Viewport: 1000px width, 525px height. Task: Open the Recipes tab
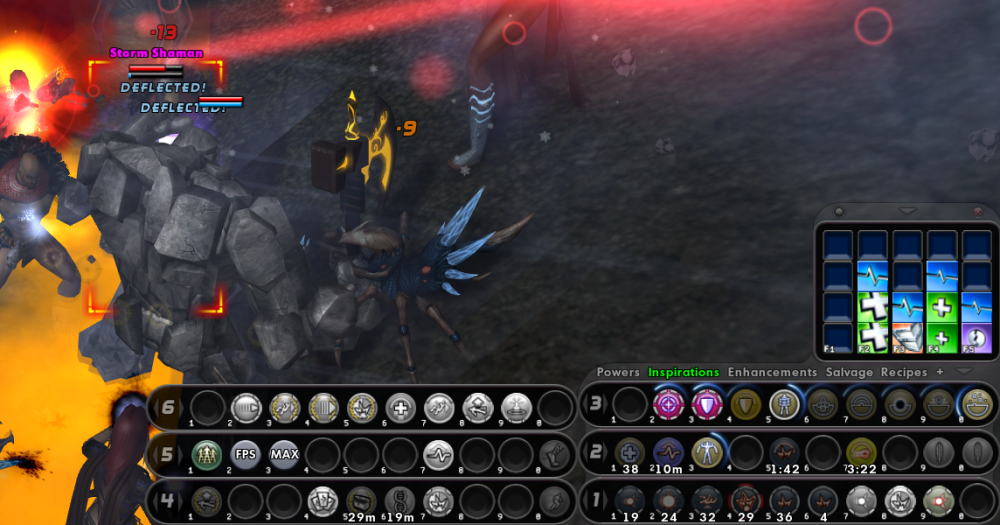[904, 372]
